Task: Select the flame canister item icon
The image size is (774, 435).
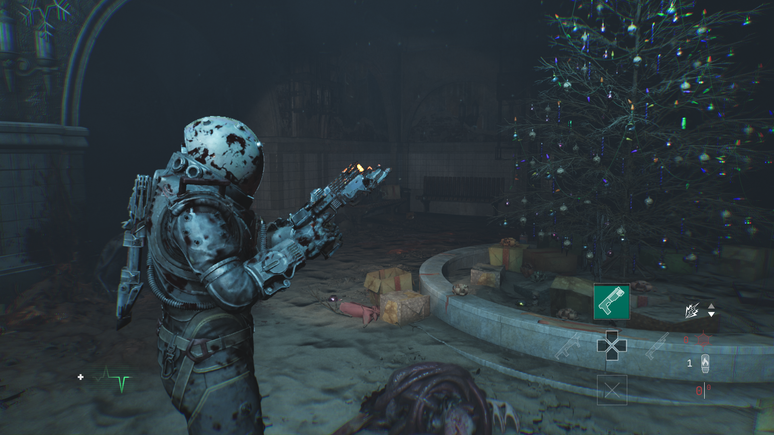Action: click(704, 364)
